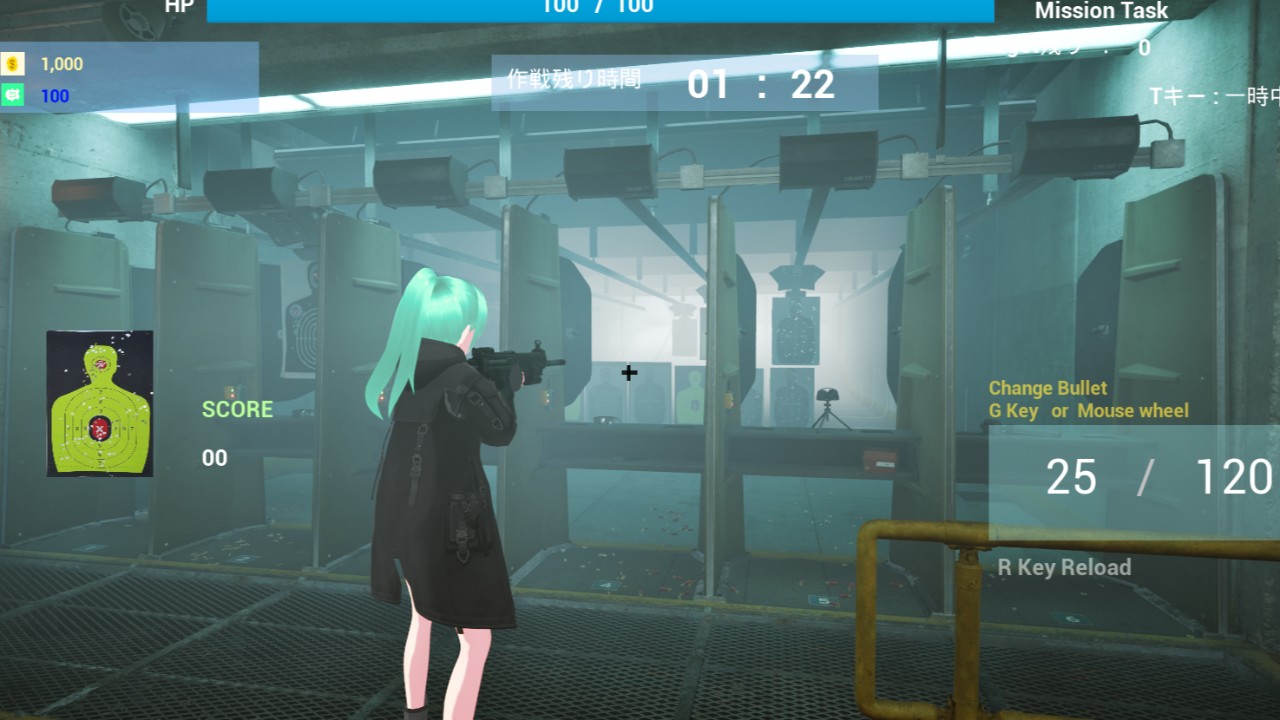Viewport: 1280px width, 720px height.
Task: Click the blue HP health bar
Action: [600, 10]
